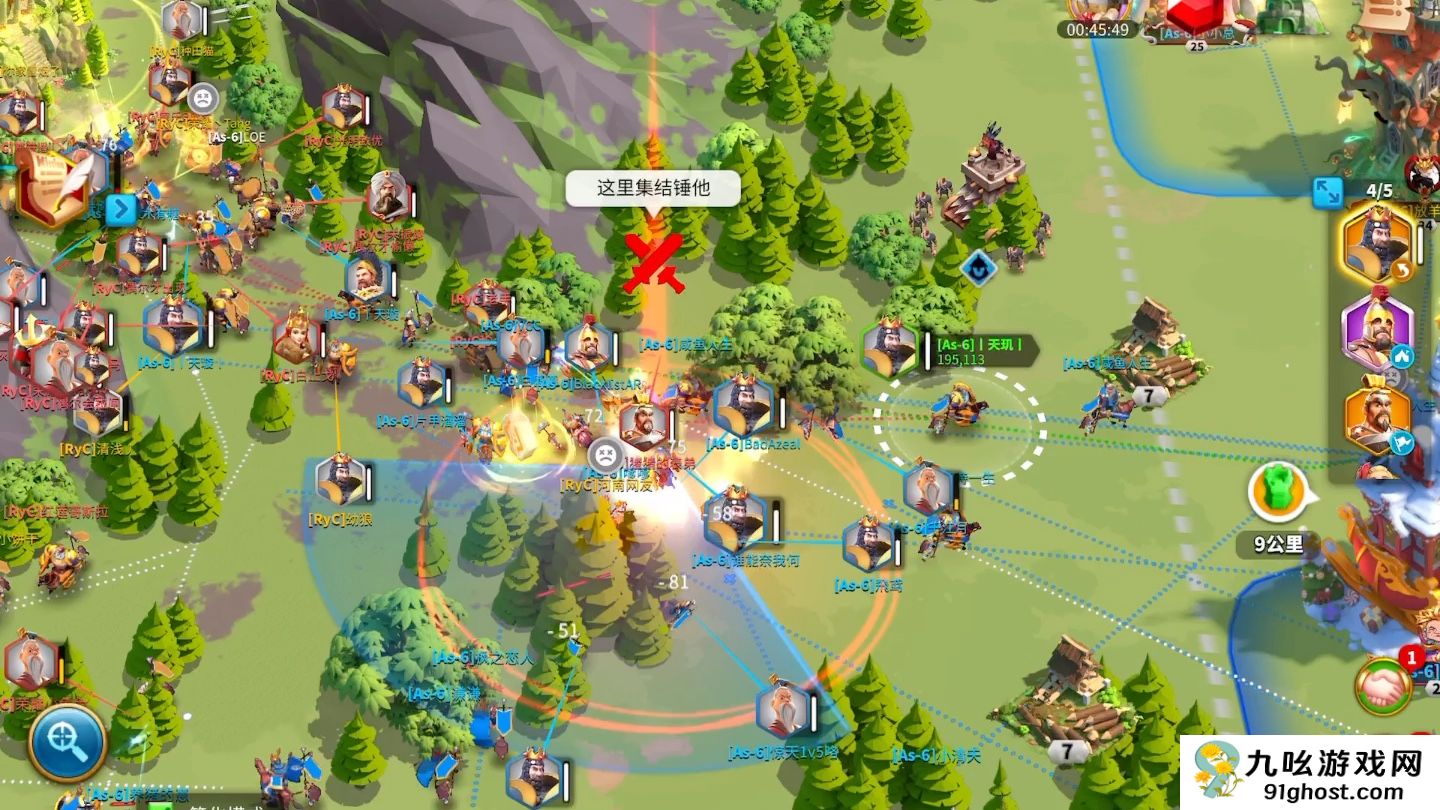Viewport: 1440px width, 810px height.
Task: Select the gold-highlighted commander army portrait
Action: 1377,245
